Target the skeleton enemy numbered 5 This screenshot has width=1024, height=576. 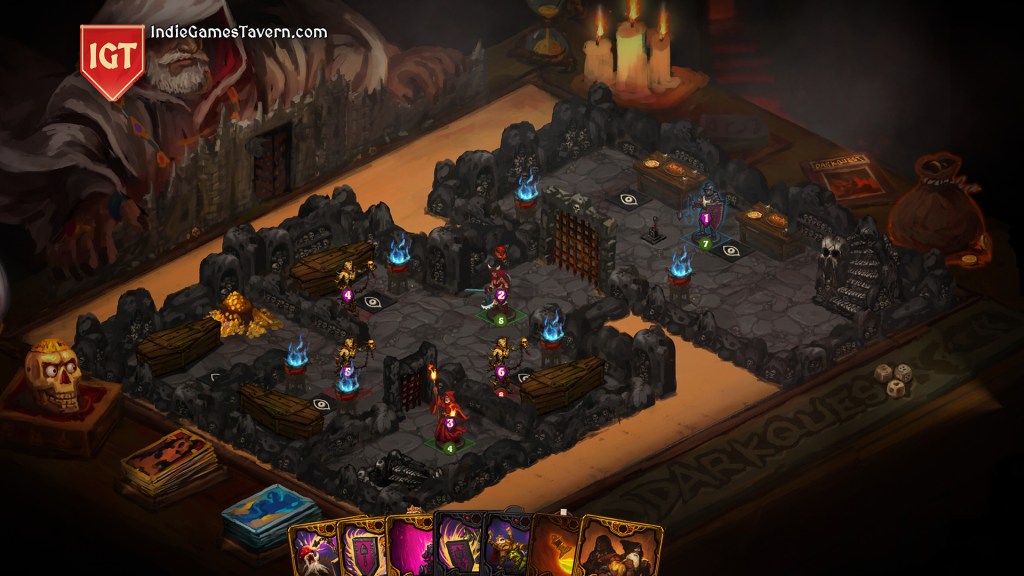click(347, 363)
